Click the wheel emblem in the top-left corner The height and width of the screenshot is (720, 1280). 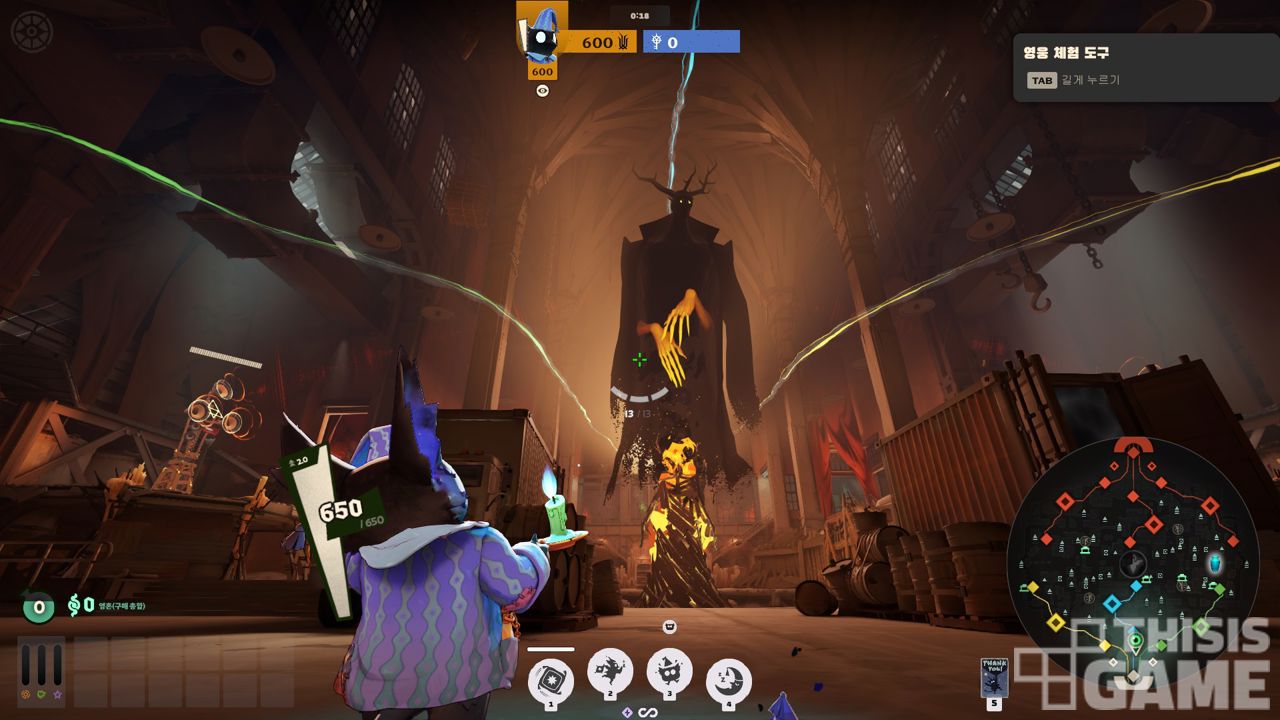pos(30,30)
